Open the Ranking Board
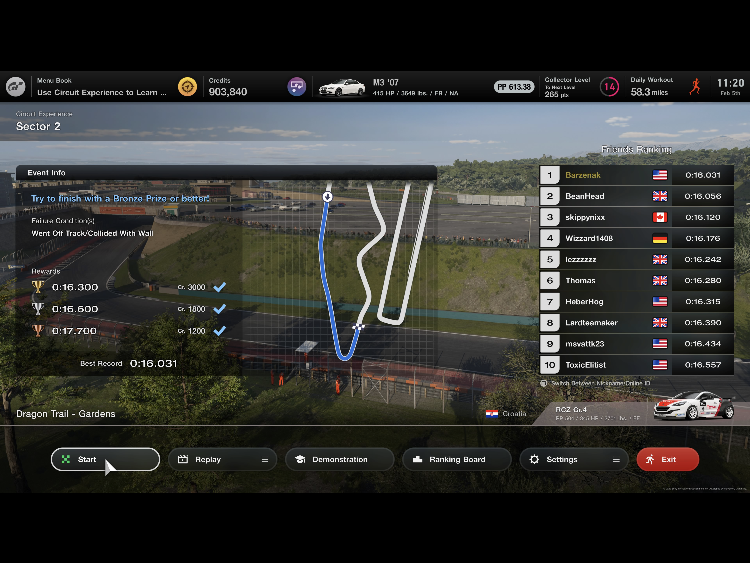Image resolution: width=750 pixels, height=563 pixels. click(457, 459)
